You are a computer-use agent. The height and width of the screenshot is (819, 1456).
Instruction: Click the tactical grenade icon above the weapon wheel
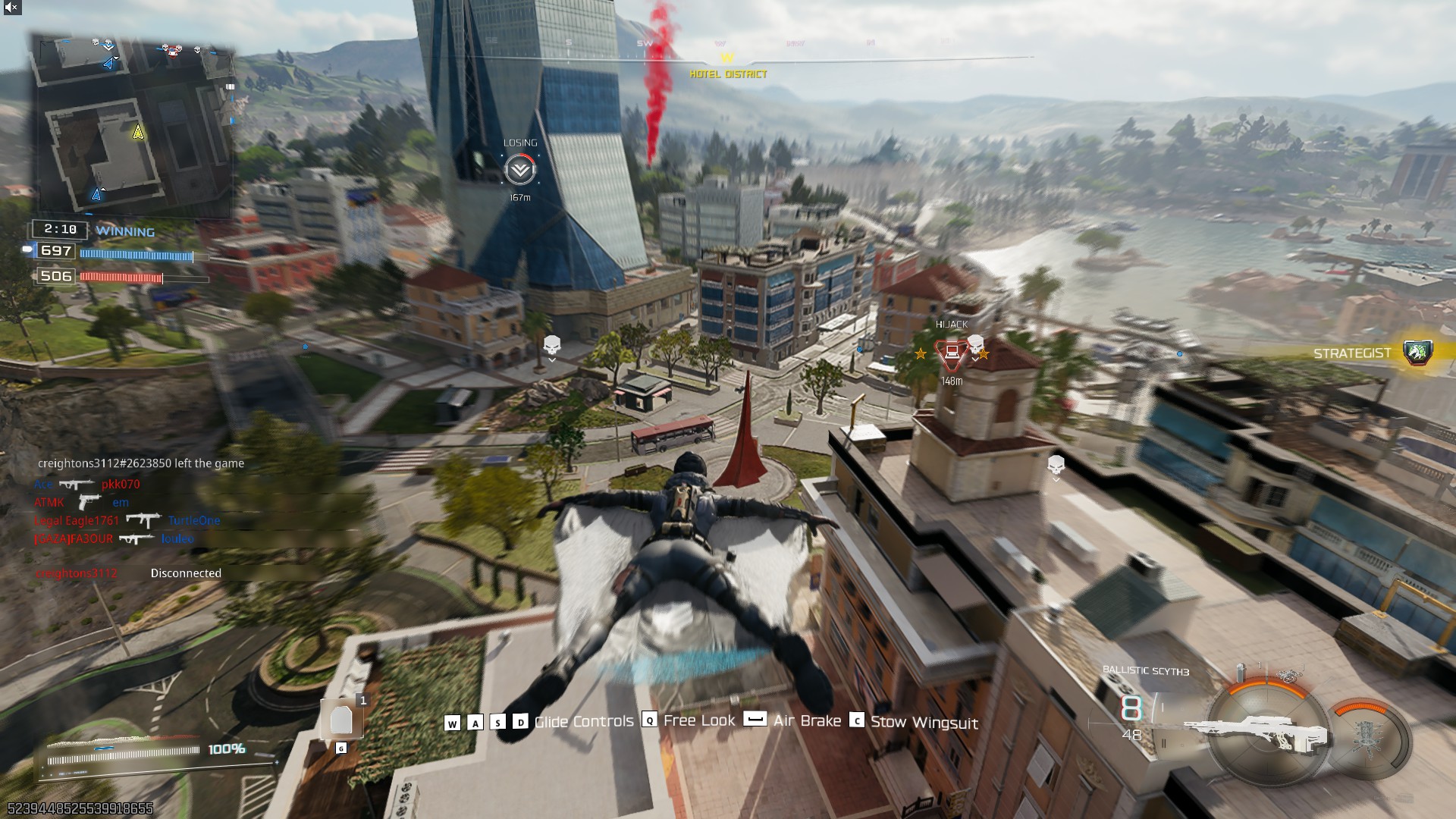[x=1241, y=670]
